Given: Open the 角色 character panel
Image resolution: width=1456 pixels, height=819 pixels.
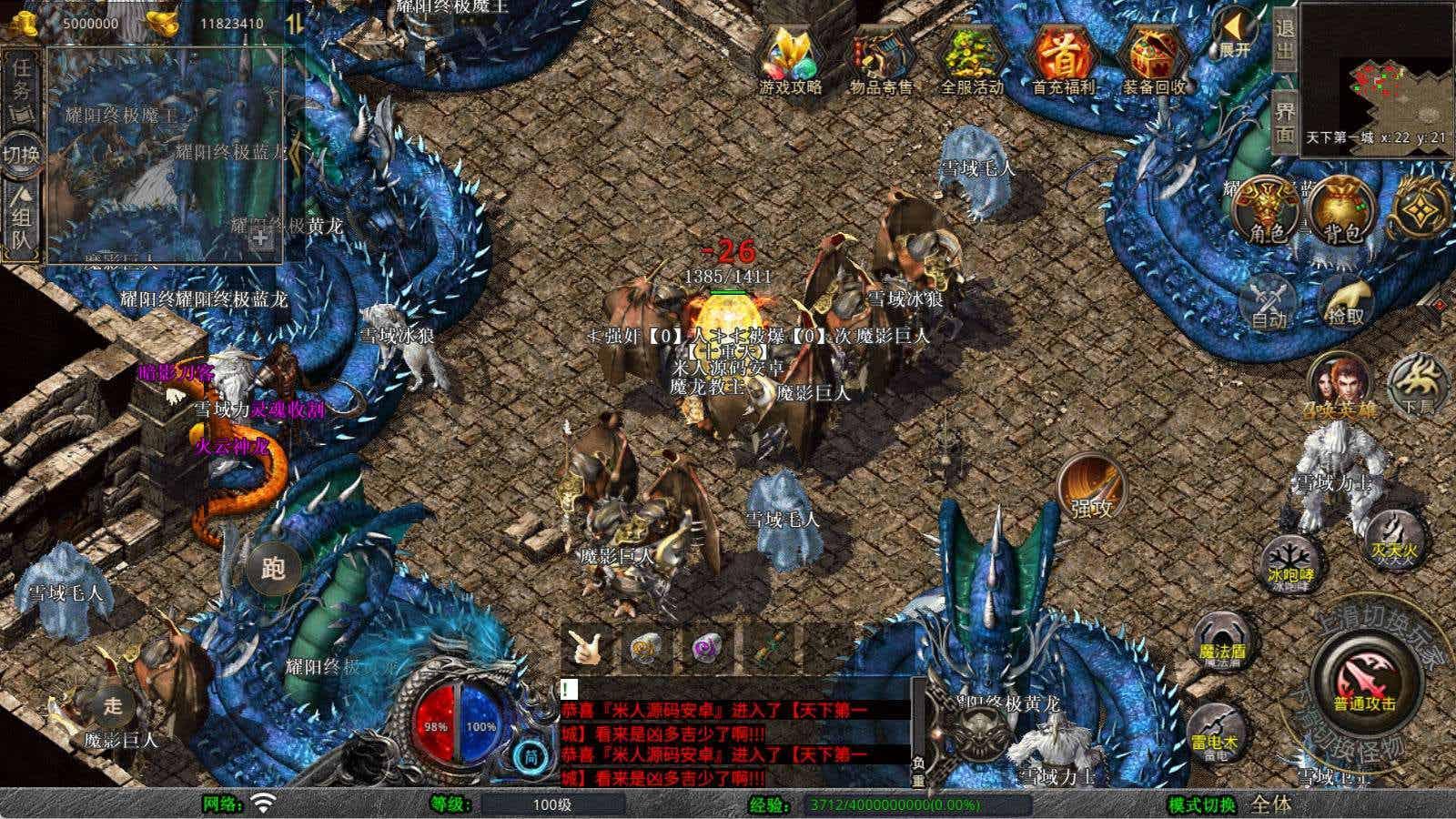Looking at the screenshot, I should click(x=1266, y=211).
